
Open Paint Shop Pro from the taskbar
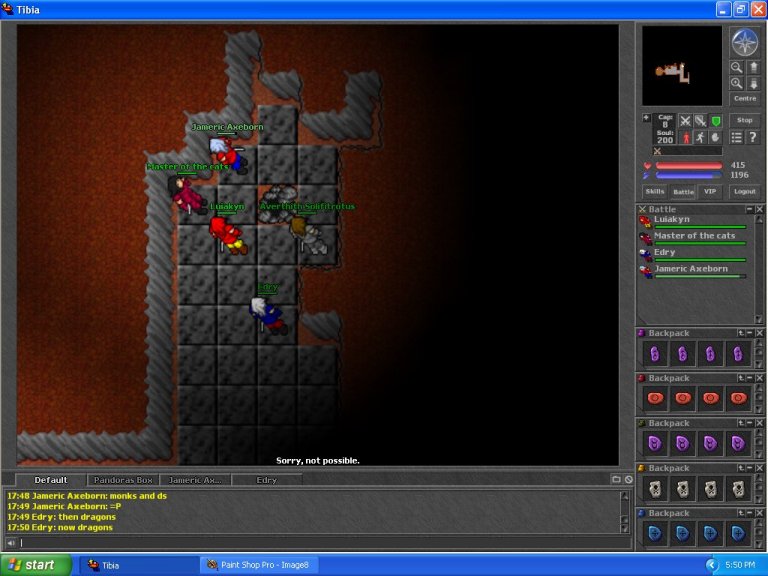coord(260,565)
